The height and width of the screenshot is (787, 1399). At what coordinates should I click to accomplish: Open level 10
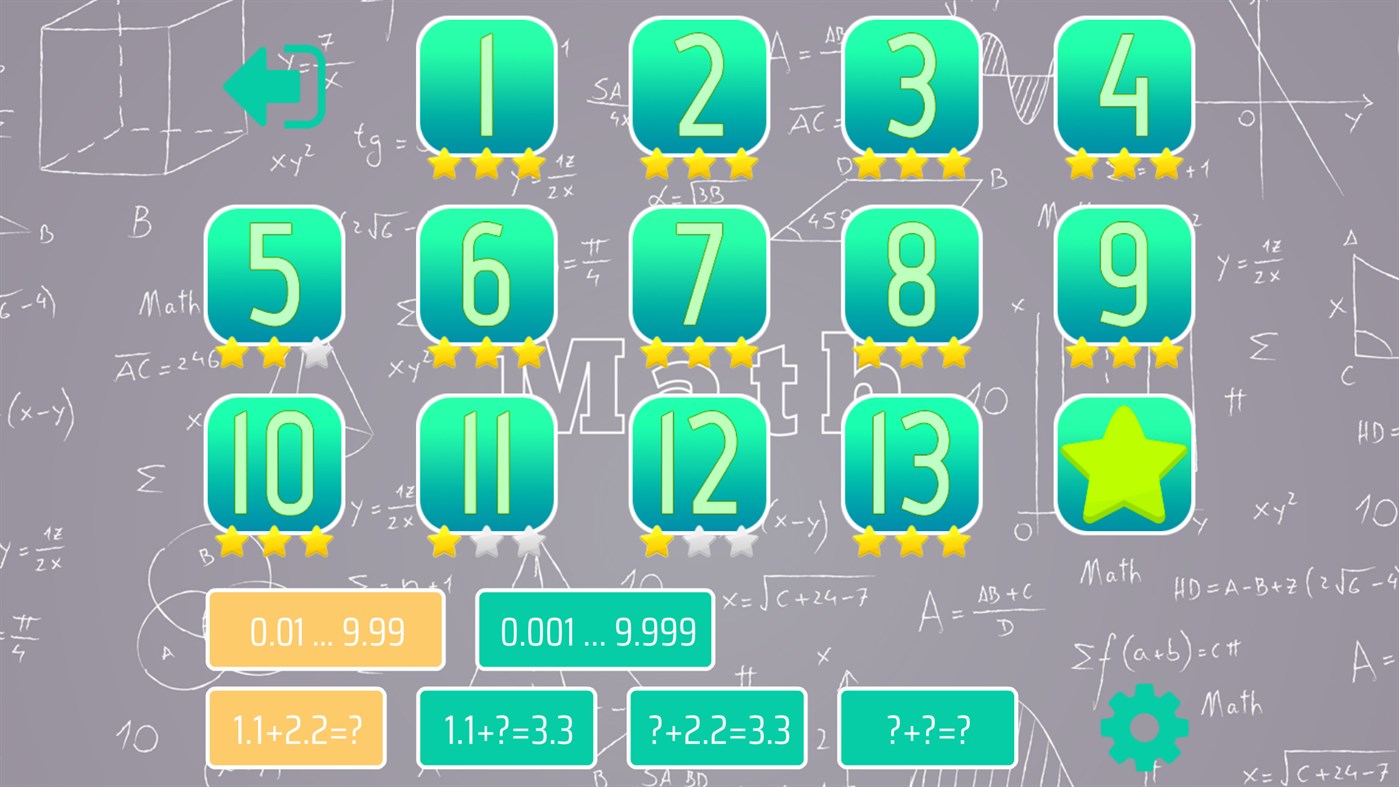(275, 463)
